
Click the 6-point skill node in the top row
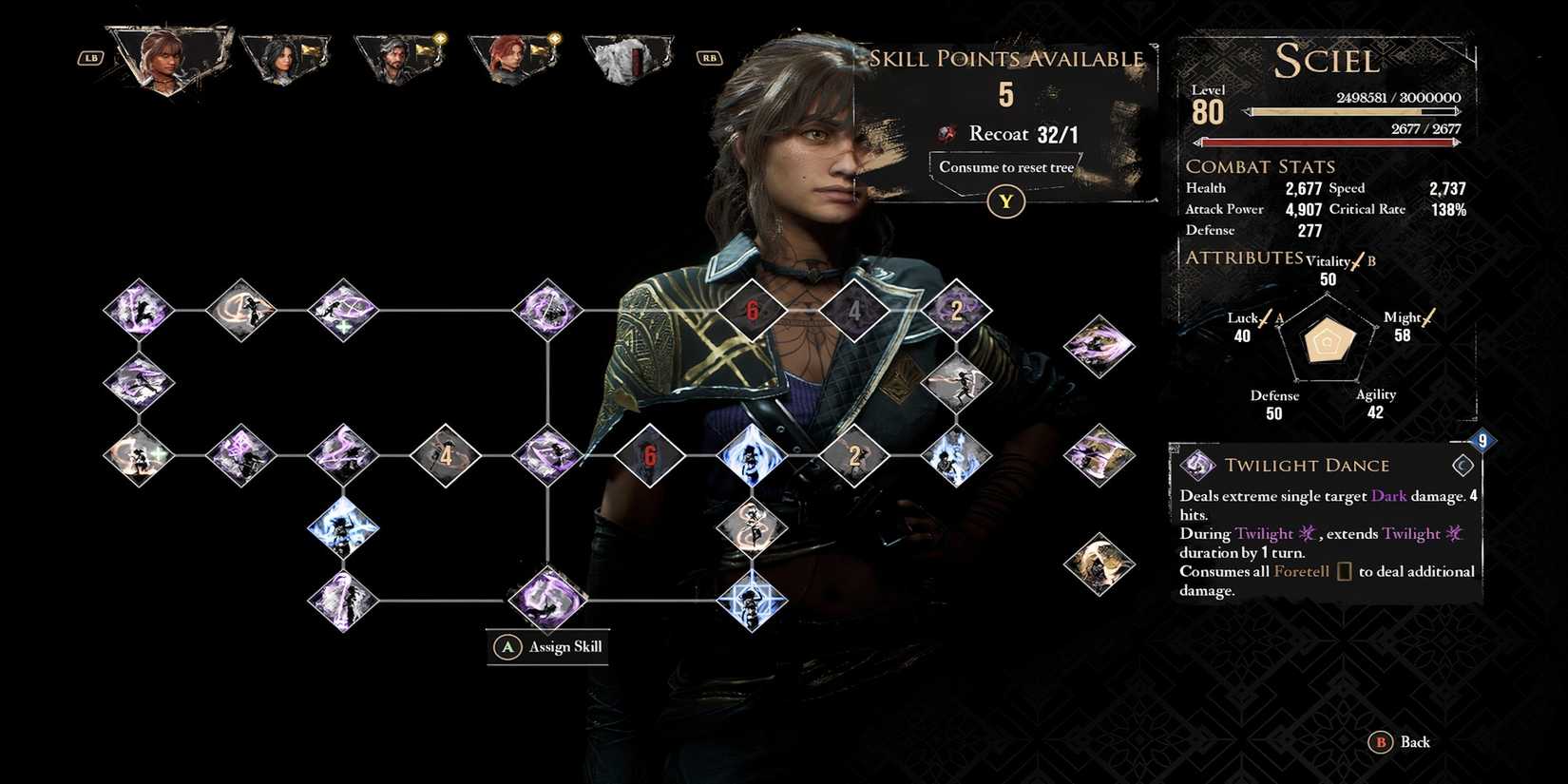(751, 309)
